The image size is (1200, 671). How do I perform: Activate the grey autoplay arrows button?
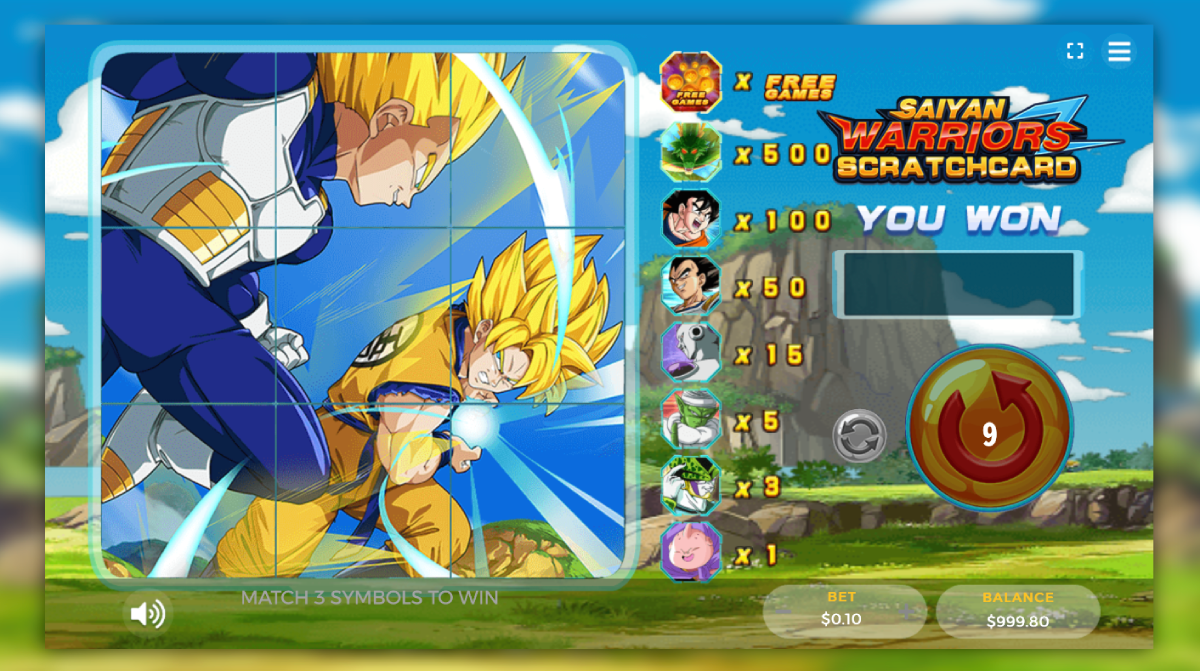(x=859, y=436)
